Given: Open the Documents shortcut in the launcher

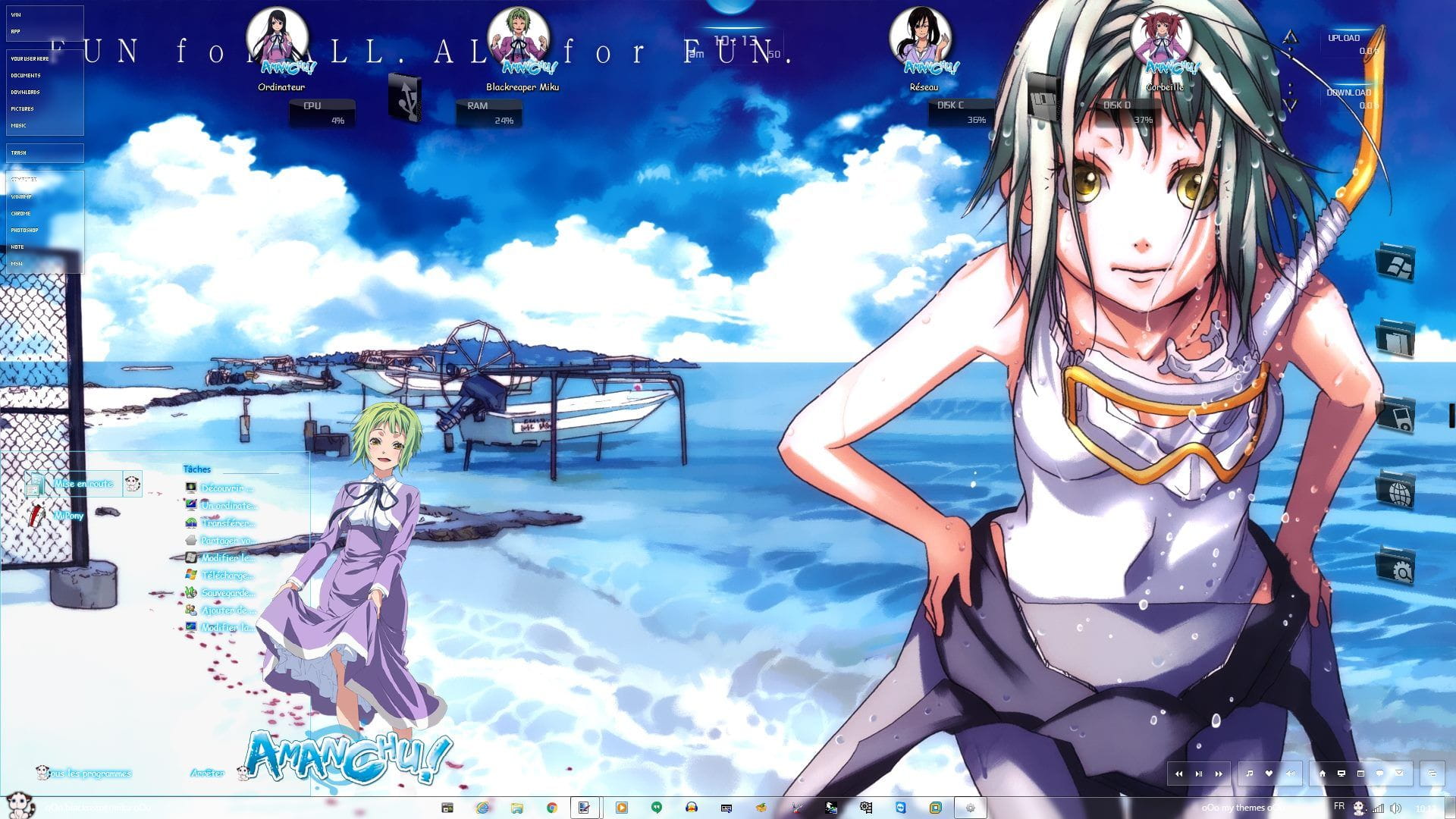Looking at the screenshot, I should (26, 76).
